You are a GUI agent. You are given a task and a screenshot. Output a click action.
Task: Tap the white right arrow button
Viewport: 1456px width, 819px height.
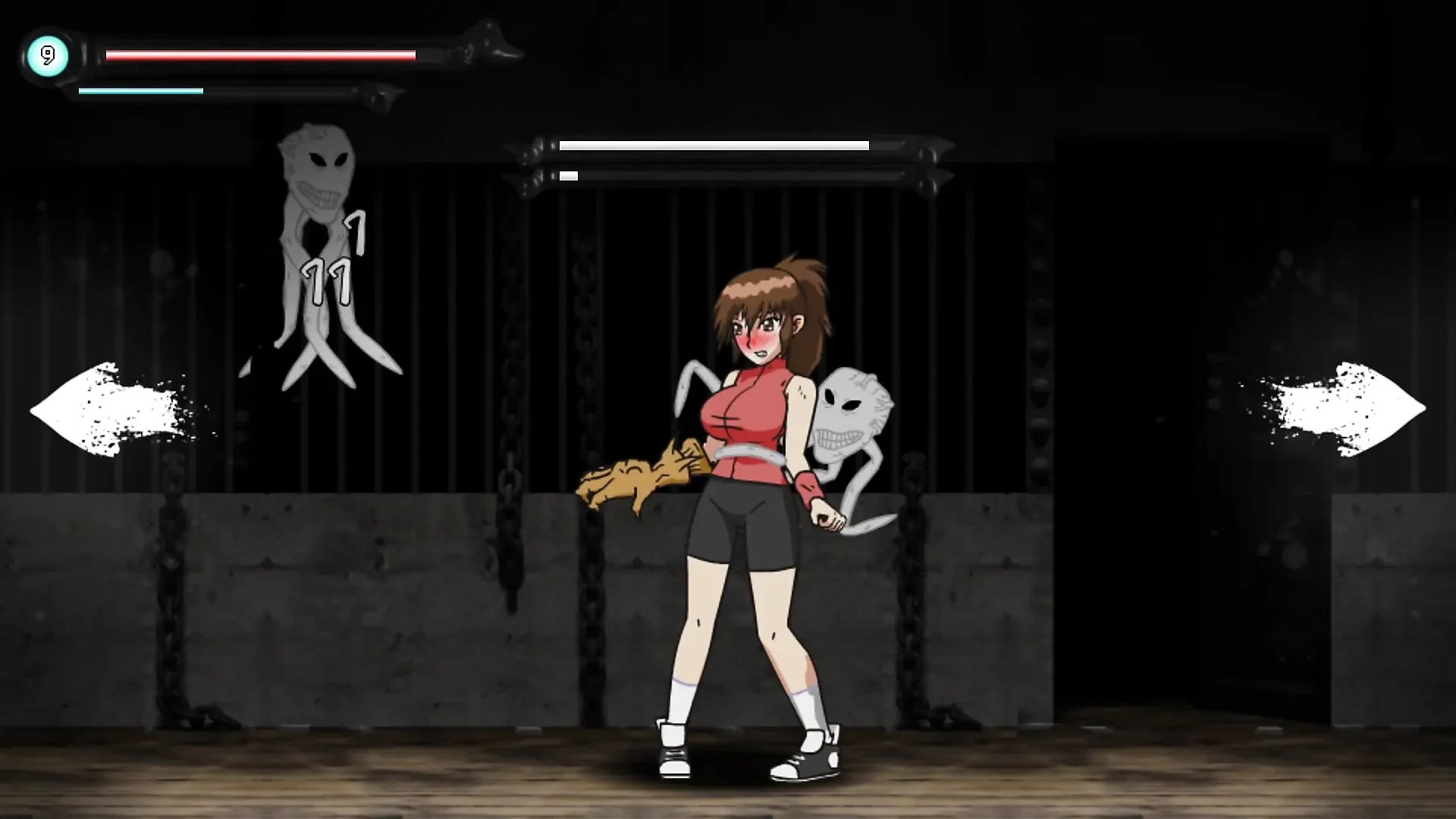(1346, 409)
